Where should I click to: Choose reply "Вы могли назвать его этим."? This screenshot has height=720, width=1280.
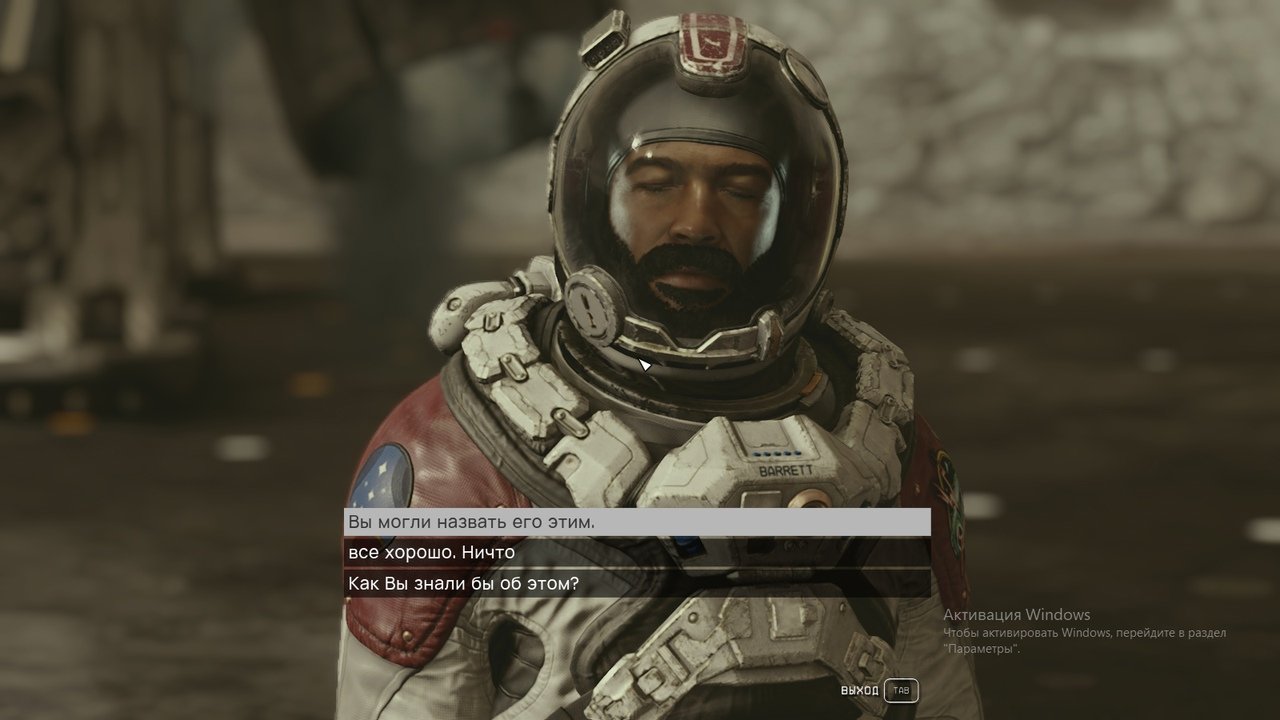[x=637, y=522]
